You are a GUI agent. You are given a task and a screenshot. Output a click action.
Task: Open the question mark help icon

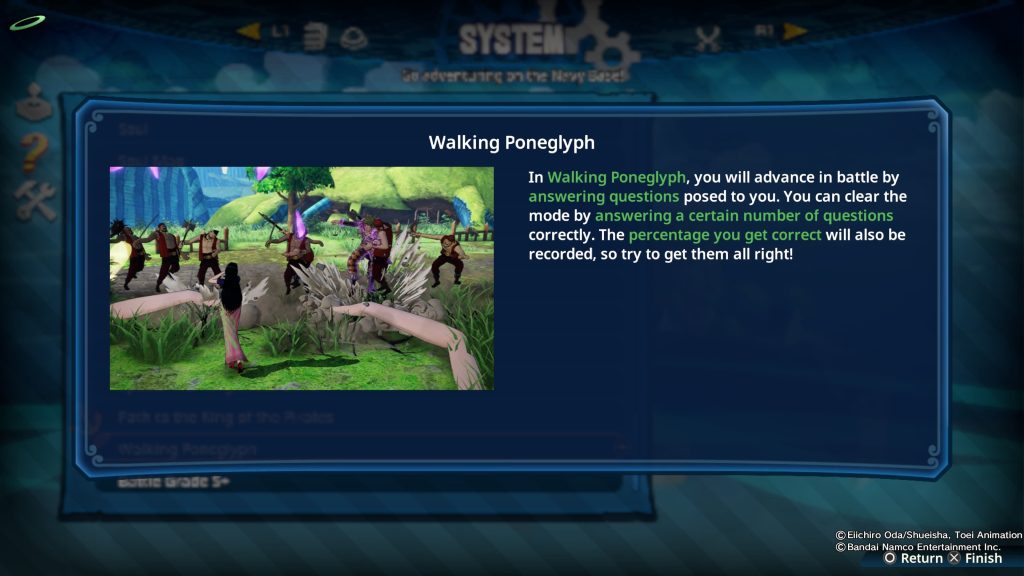click(x=34, y=151)
